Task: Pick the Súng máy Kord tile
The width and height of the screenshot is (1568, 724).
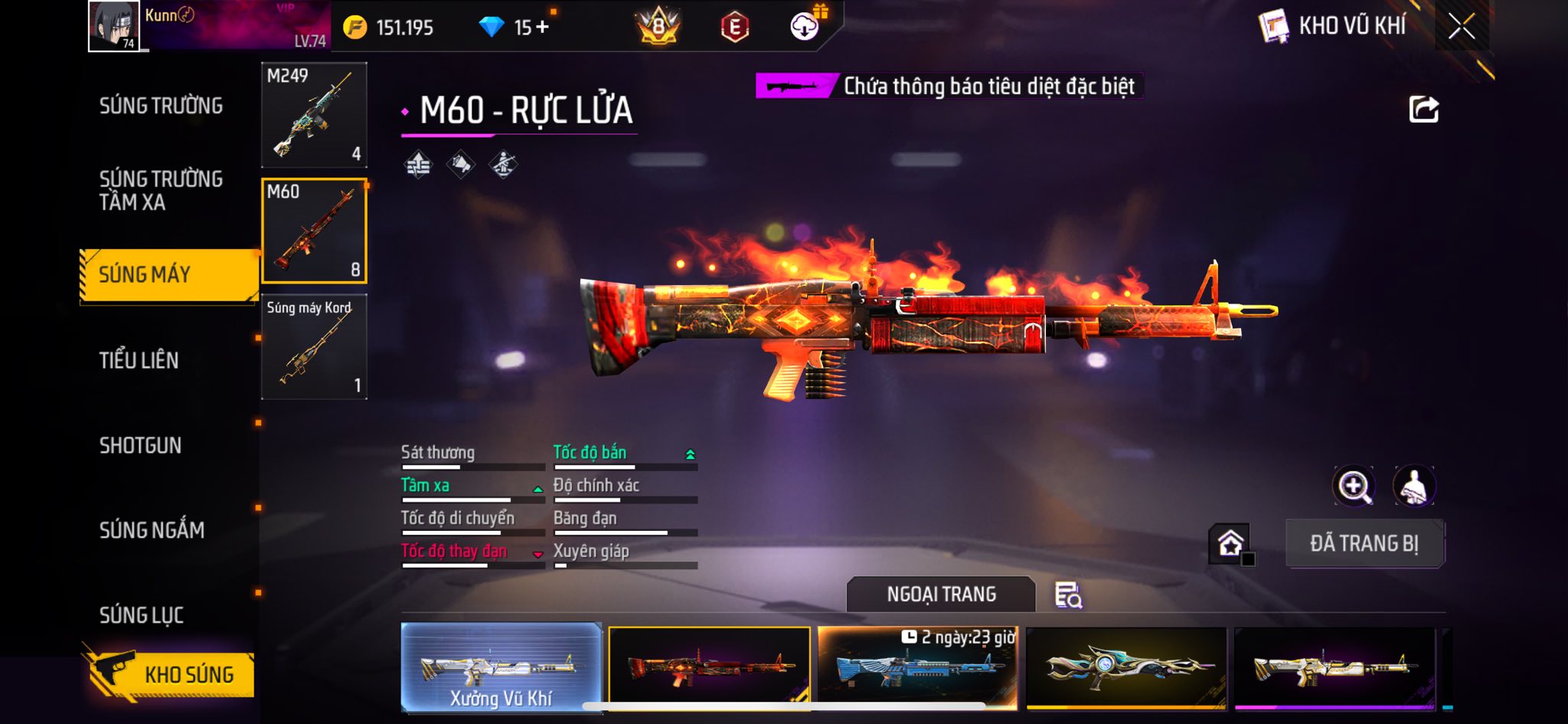Action: [314, 347]
